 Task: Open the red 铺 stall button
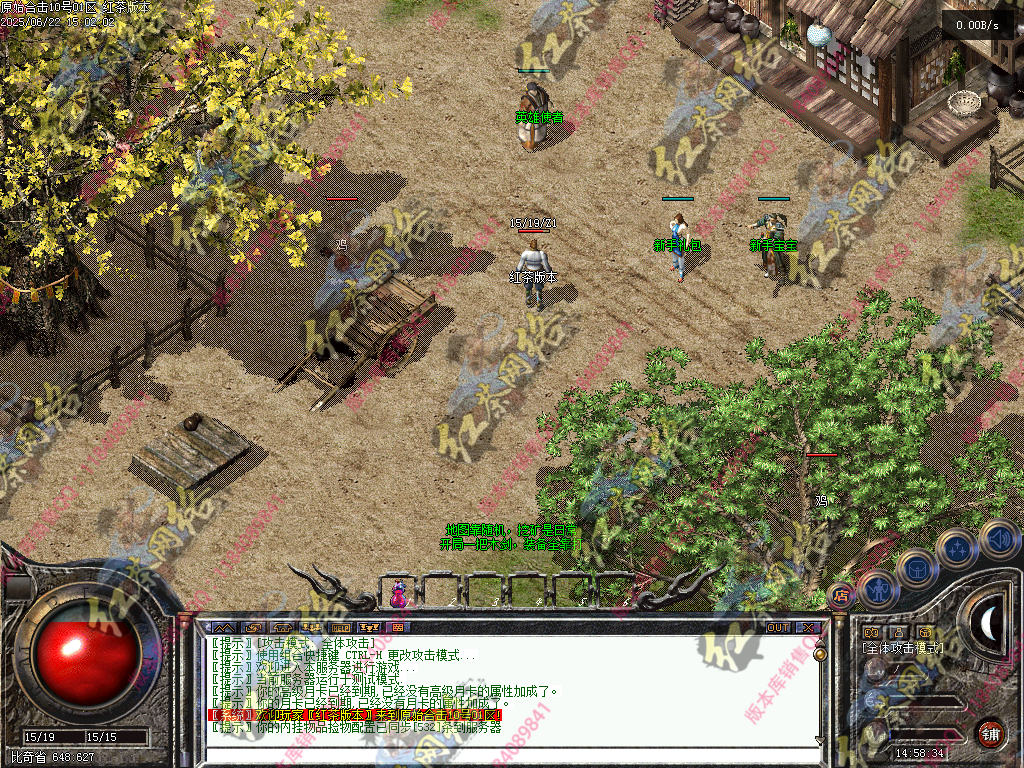990,732
